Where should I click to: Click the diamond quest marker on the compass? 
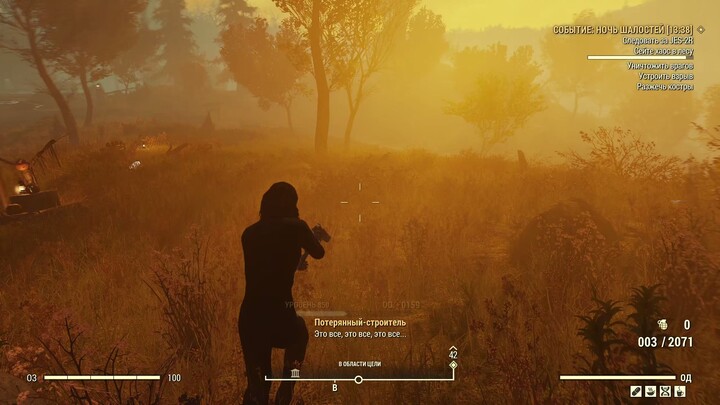453,365
